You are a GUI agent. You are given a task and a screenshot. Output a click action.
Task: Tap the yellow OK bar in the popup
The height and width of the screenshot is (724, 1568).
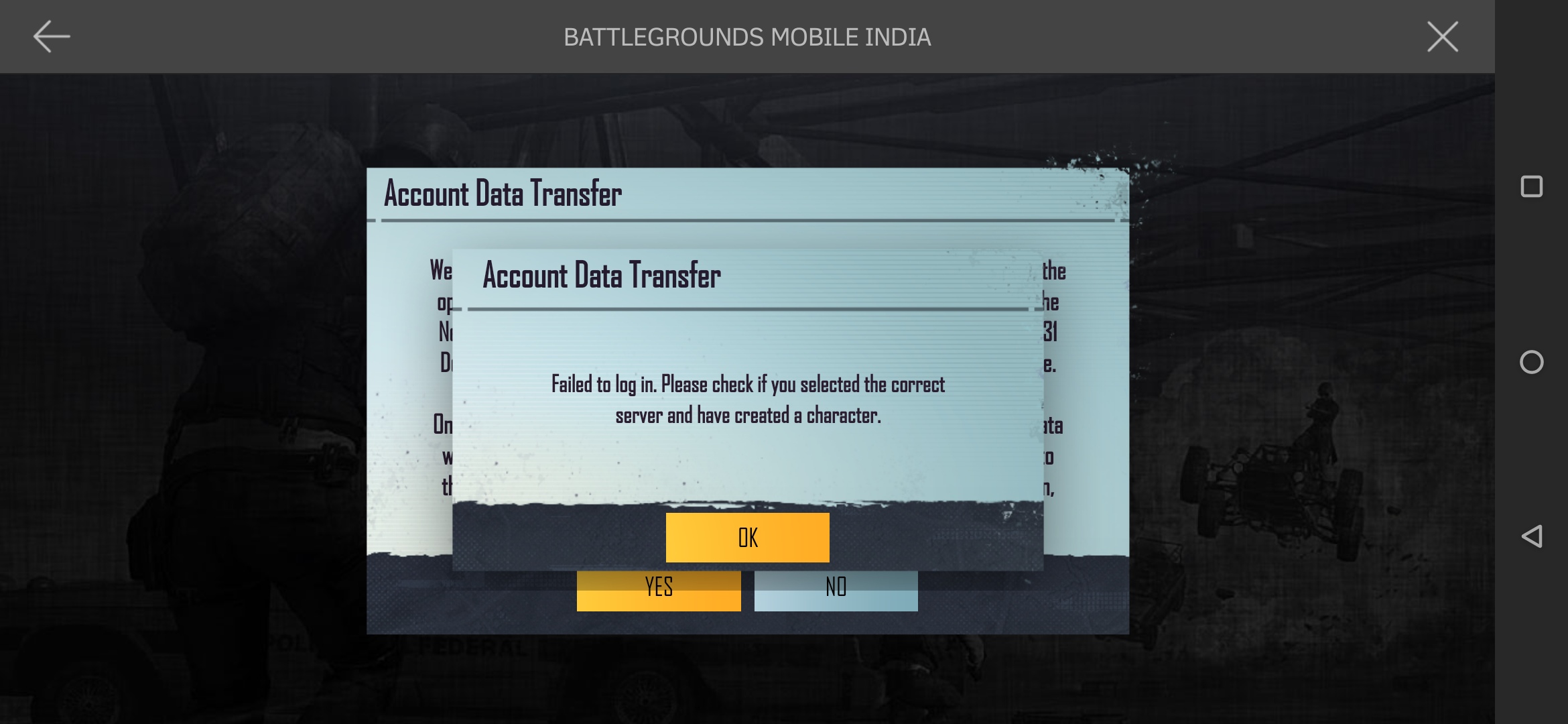click(x=747, y=536)
